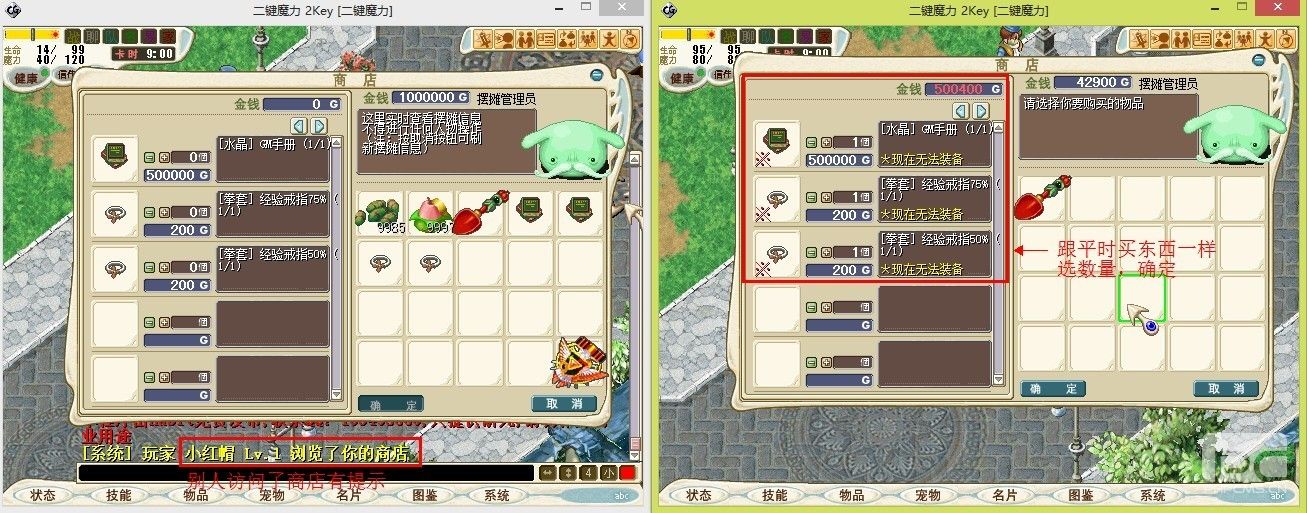Image resolution: width=1307 pixels, height=513 pixels.
Task: Open 名片 in the left window's bottom menu
Action: (347, 495)
